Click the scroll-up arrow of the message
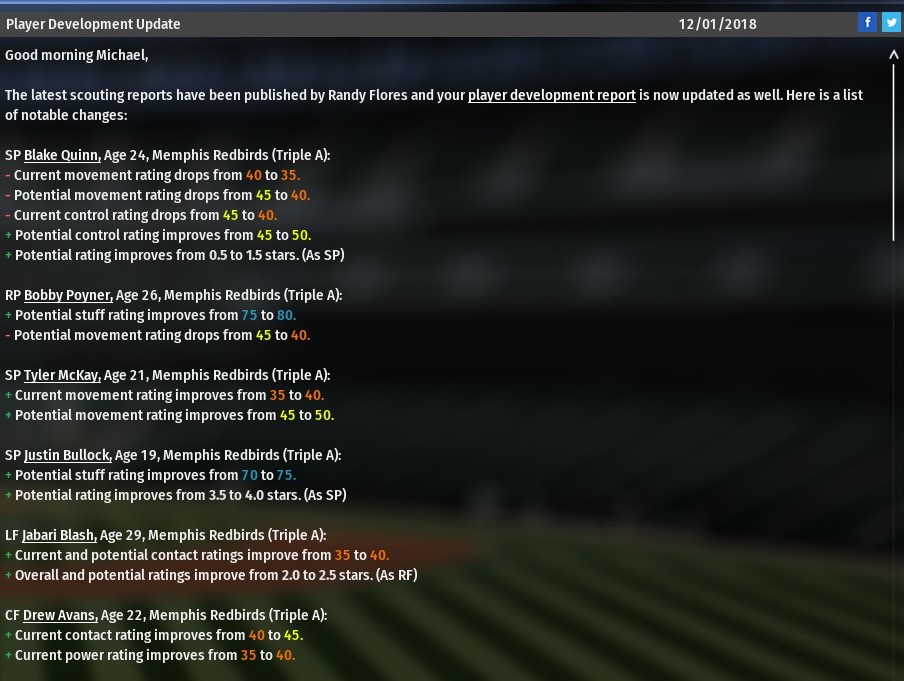Screen dimensions: 904x681 click(x=894, y=56)
